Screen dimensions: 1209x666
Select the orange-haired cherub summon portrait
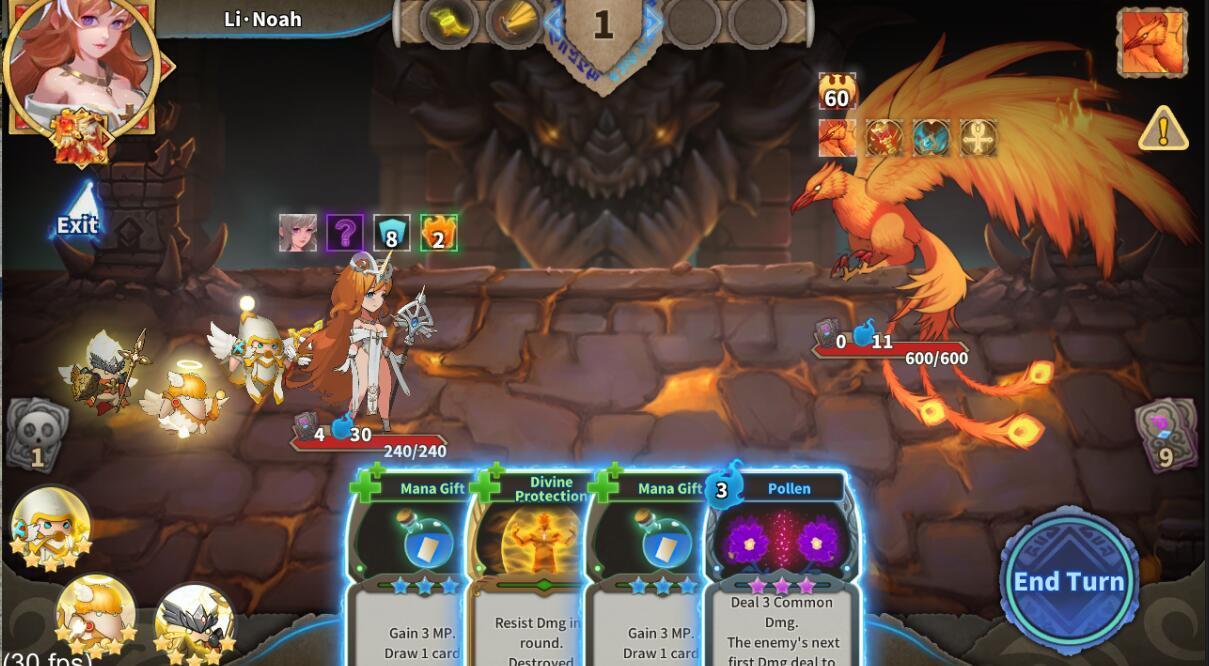[x=96, y=611]
